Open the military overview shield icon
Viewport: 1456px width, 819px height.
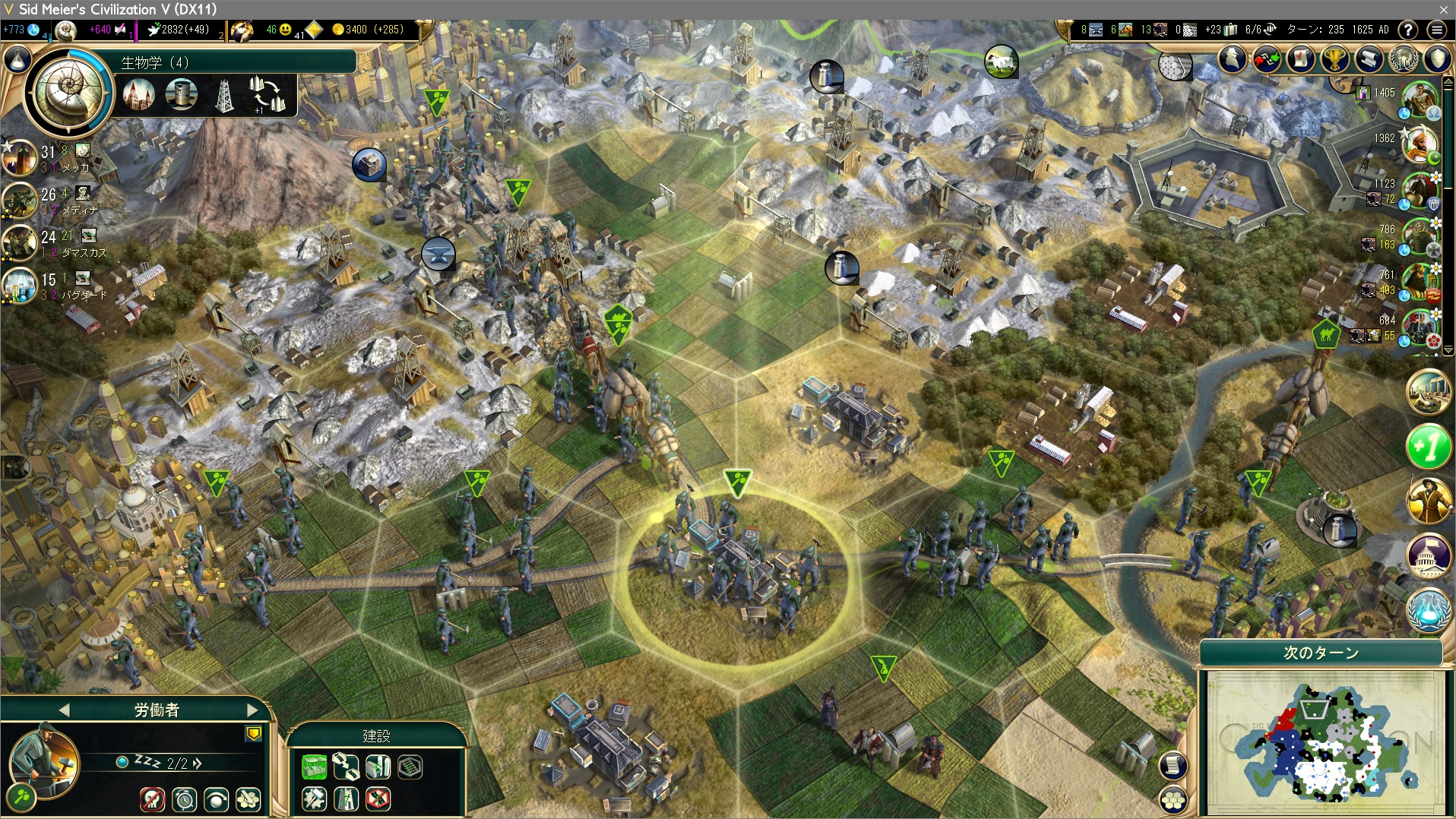coord(1438,59)
